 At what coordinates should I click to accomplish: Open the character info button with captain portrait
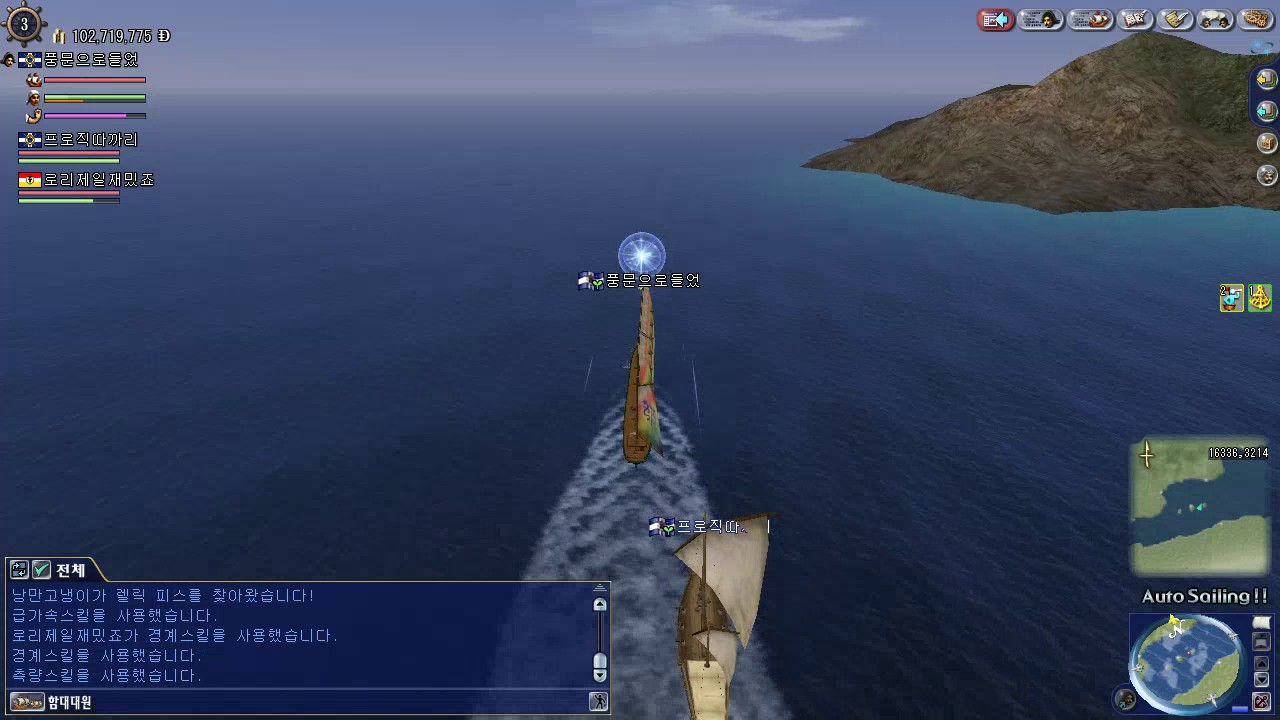pos(1041,20)
